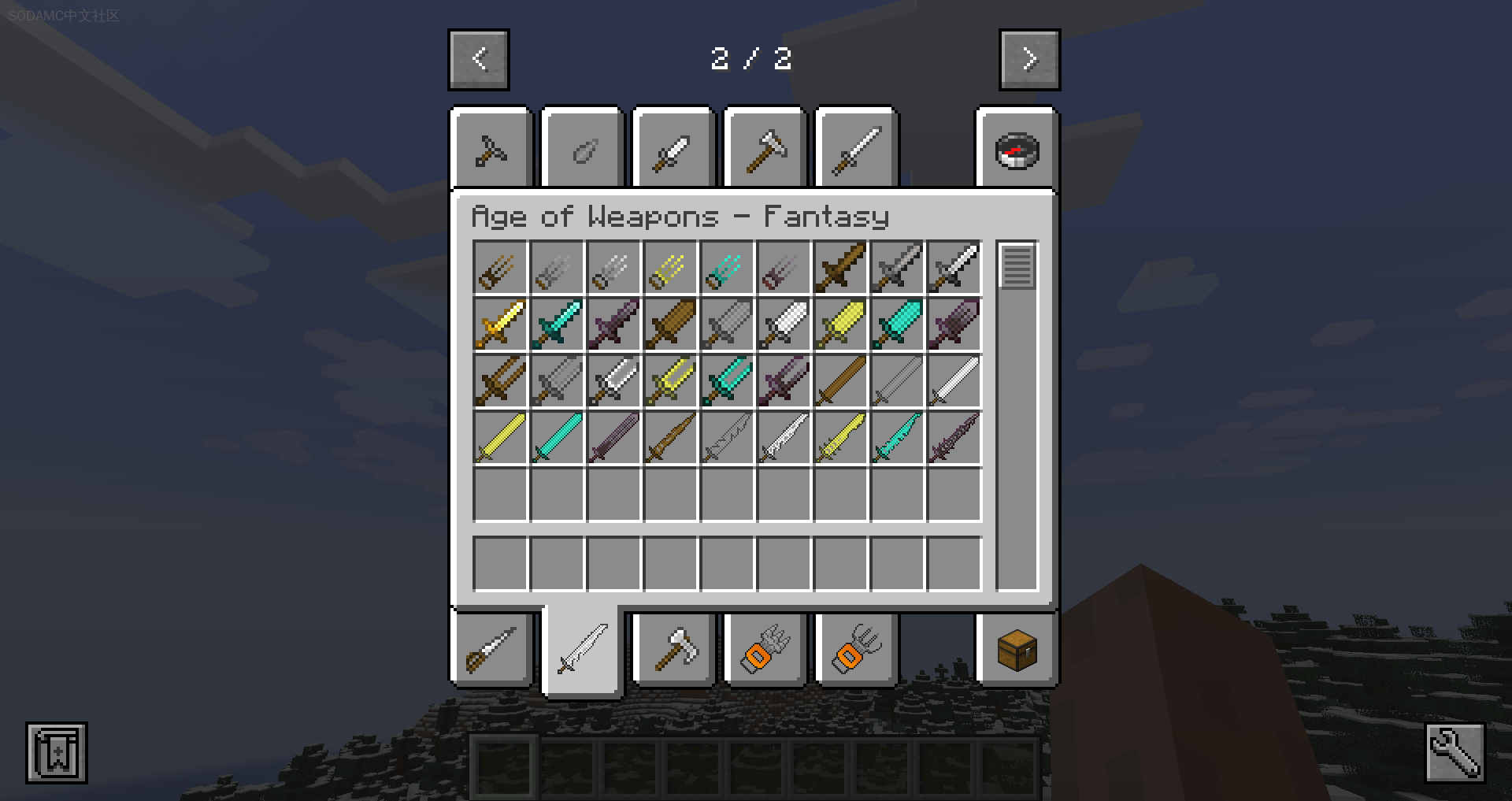Click the wrench settings button
This screenshot has height=801, width=1512.
[x=1455, y=753]
